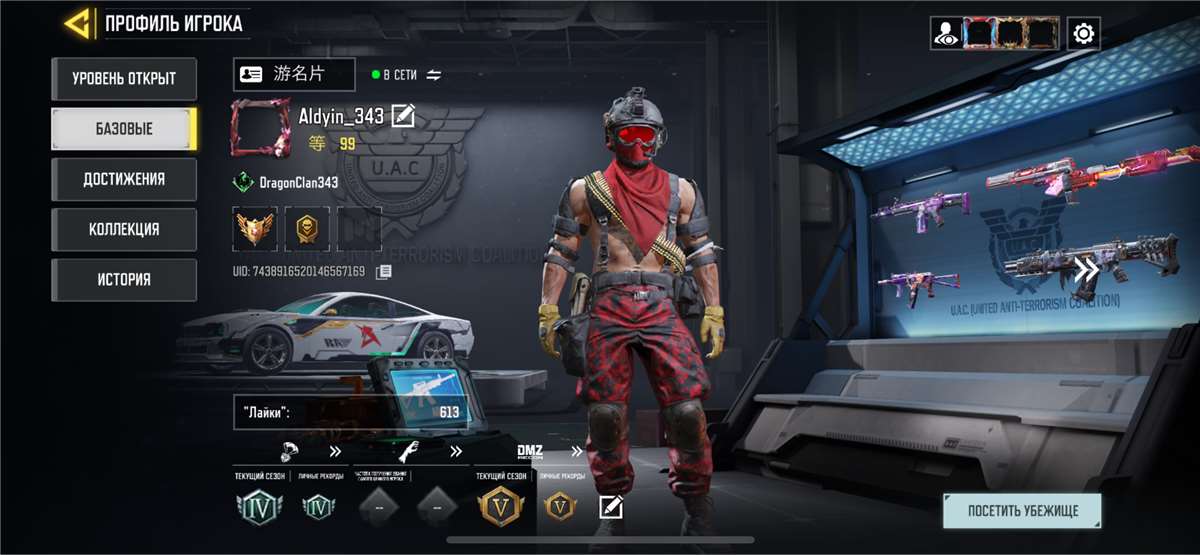Open the Уровень открыт section
This screenshot has width=1200, height=555.
pos(124,78)
